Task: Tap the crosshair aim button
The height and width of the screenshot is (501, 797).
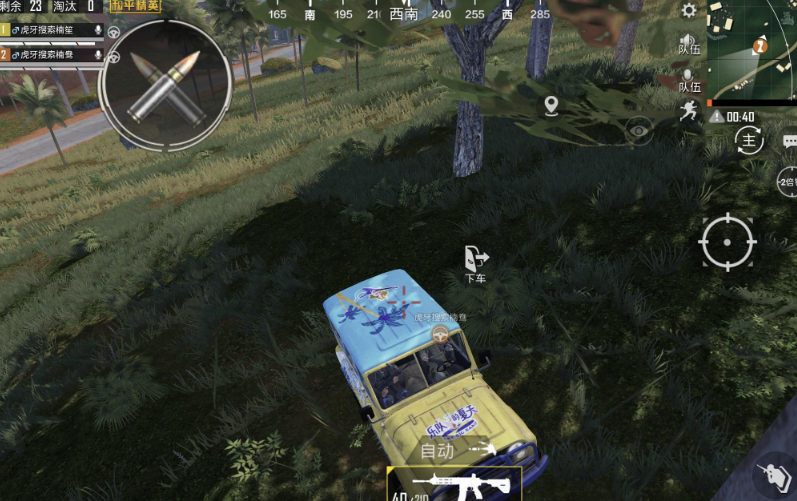Action: 727,241
